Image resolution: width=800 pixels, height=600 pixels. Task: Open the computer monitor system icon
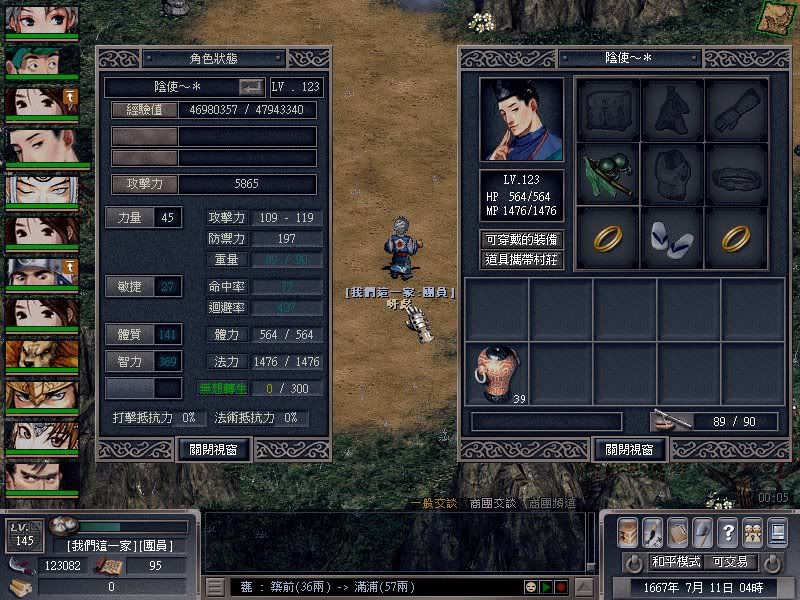pyautogui.click(x=778, y=532)
